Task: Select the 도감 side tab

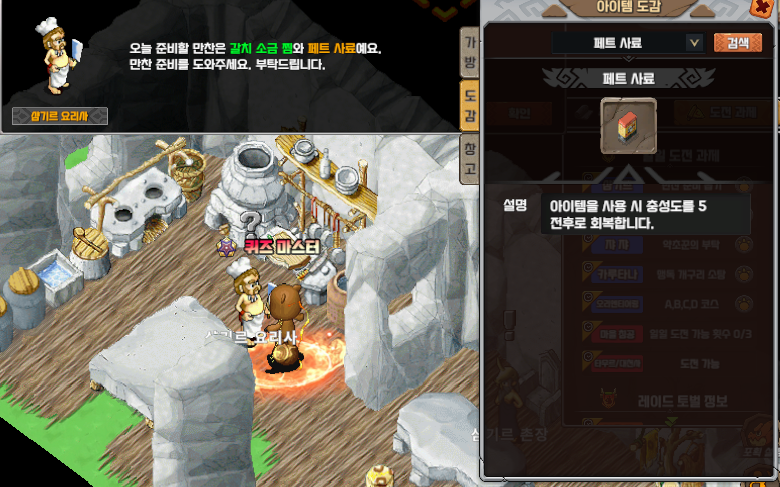Action: (469, 106)
